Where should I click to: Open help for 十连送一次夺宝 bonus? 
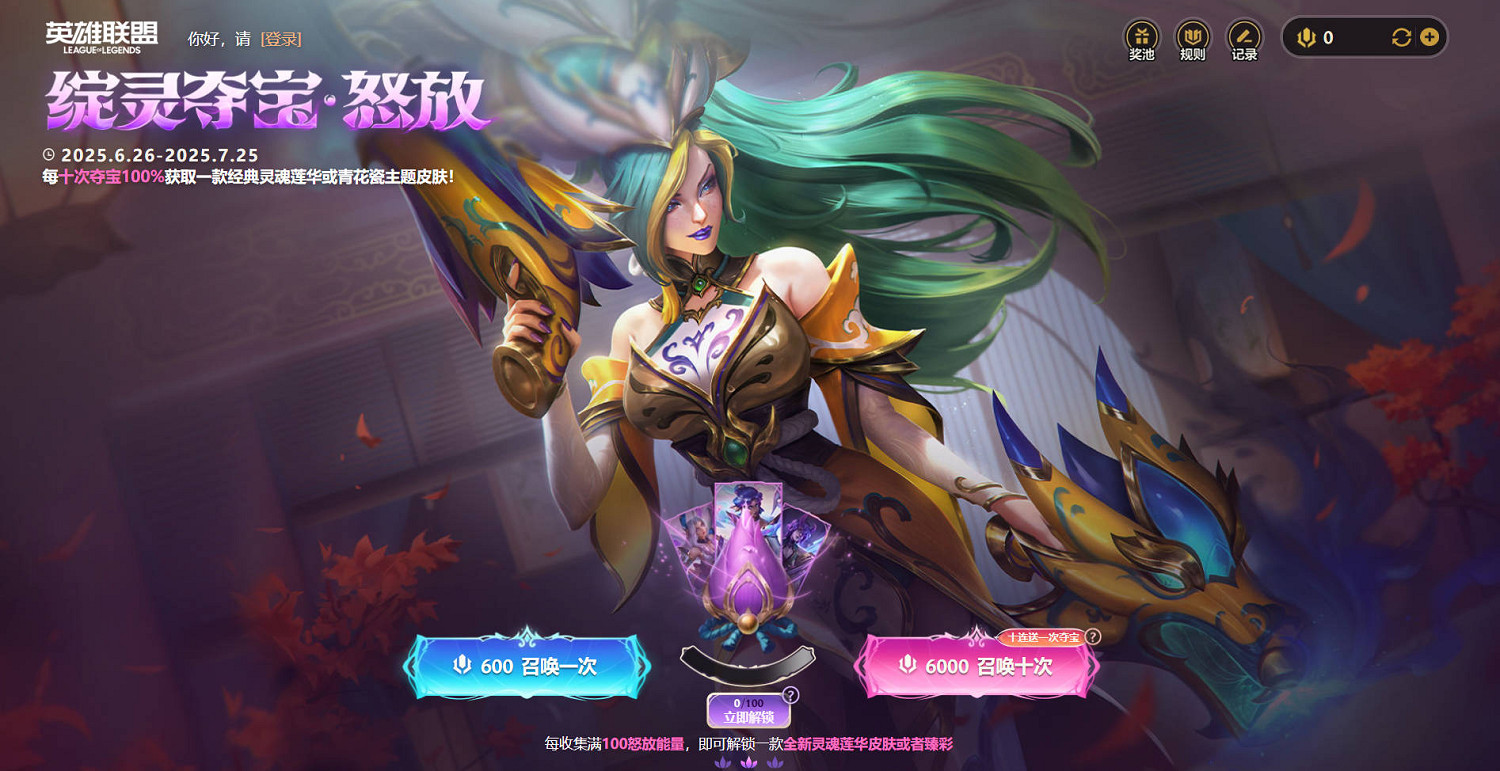(x=1092, y=637)
